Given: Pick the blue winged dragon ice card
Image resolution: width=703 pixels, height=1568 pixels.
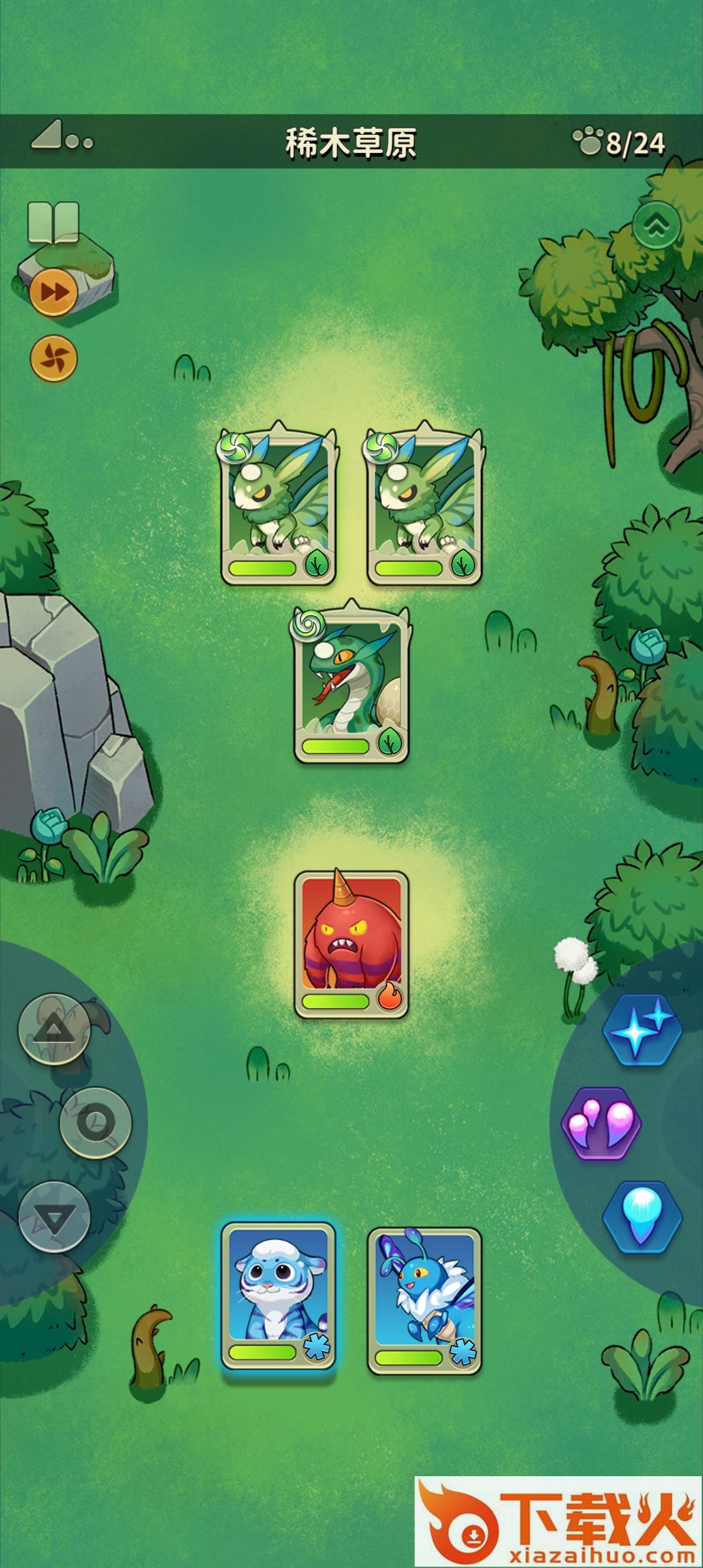Looking at the screenshot, I should pos(424,1300).
